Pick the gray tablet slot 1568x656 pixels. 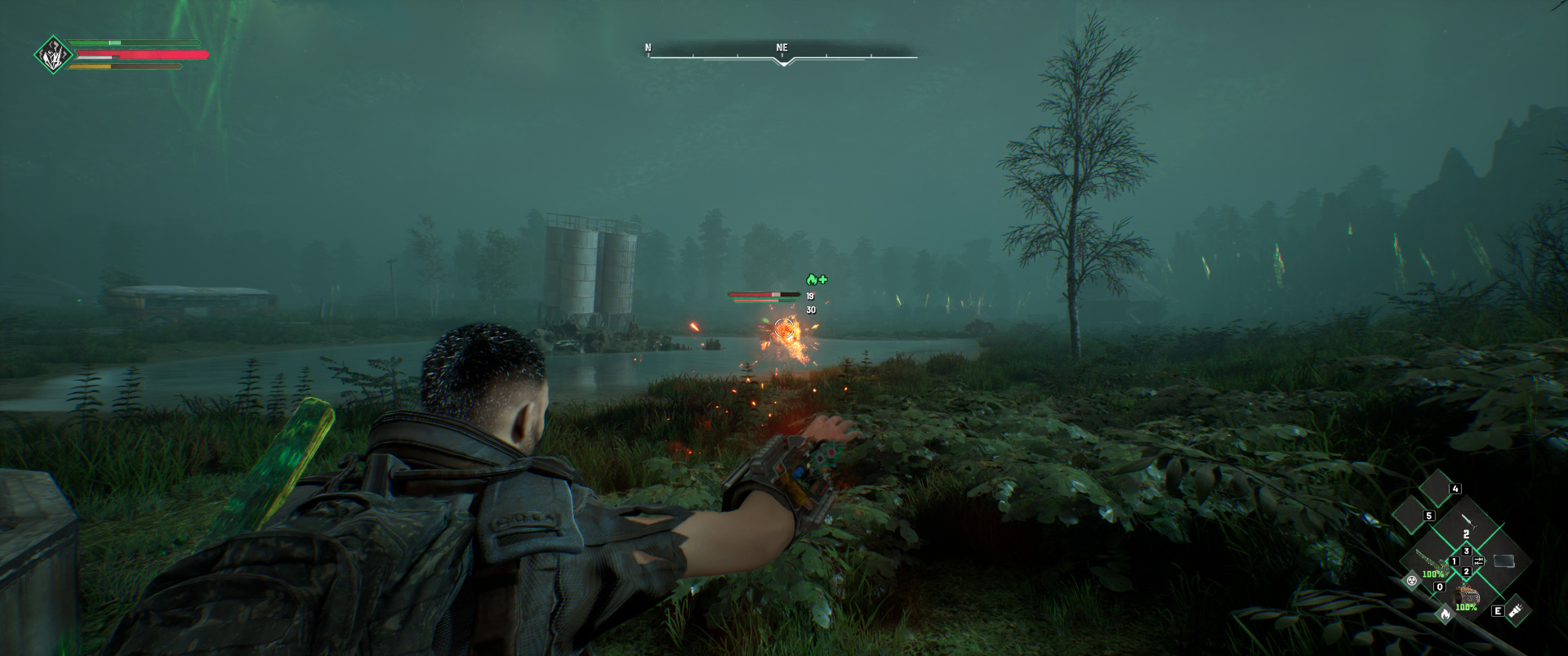pos(1503,560)
